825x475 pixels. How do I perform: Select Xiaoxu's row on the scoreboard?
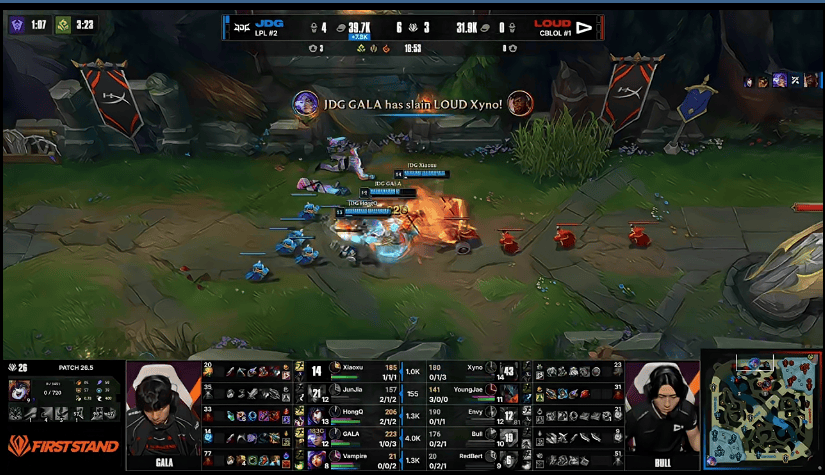click(361, 370)
